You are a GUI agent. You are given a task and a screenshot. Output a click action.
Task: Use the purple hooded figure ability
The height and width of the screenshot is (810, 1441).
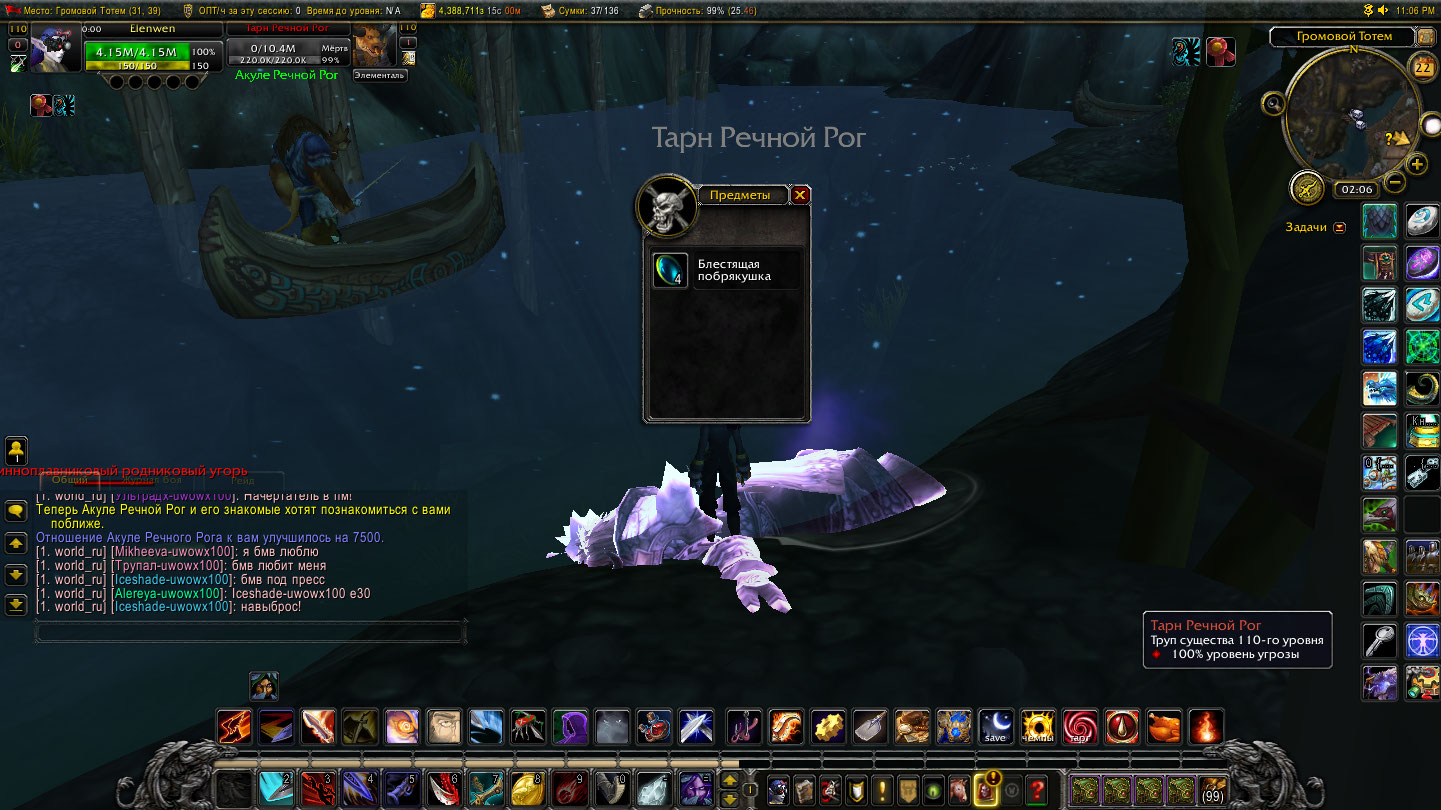point(570,726)
